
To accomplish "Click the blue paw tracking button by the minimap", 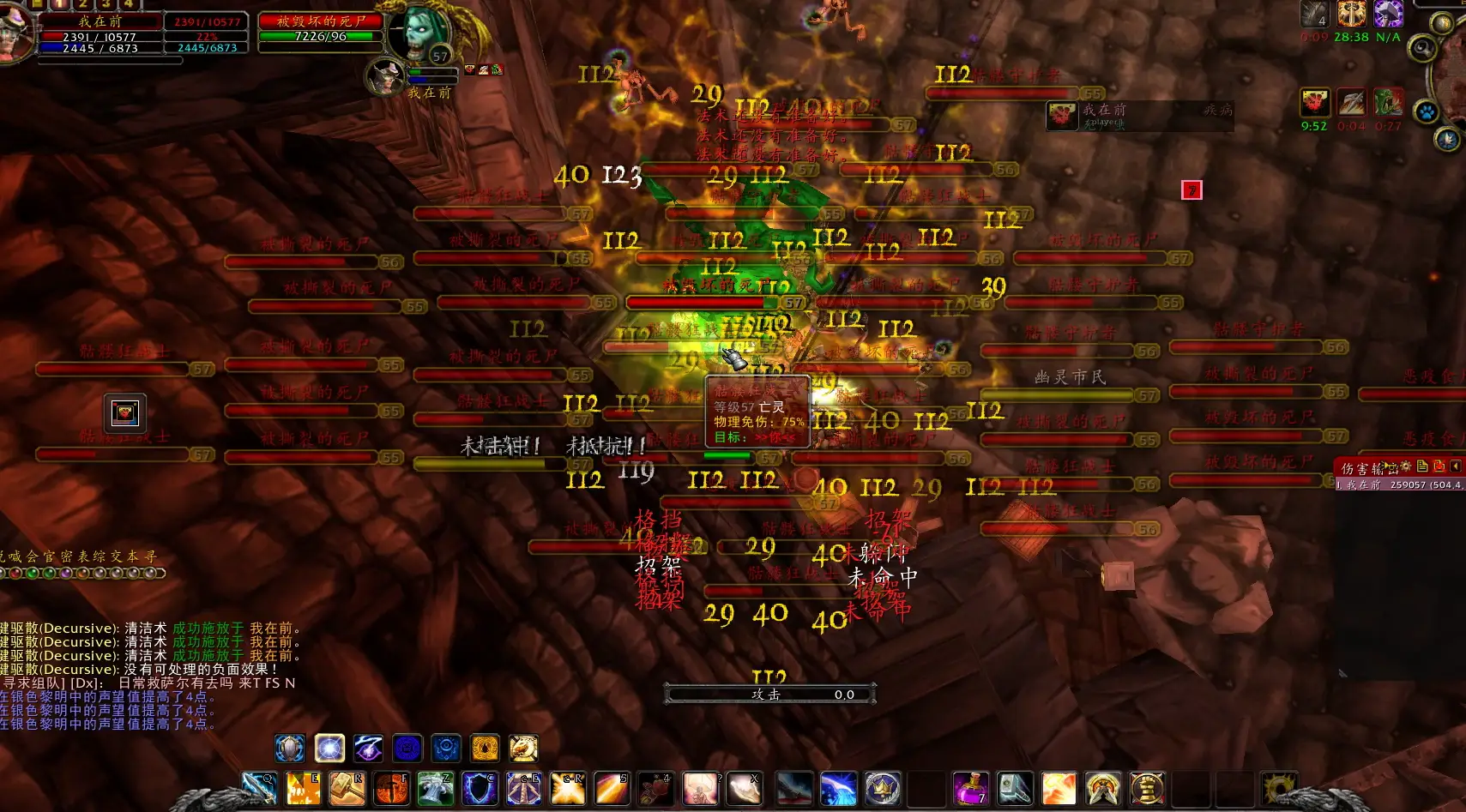I will point(1426,111).
